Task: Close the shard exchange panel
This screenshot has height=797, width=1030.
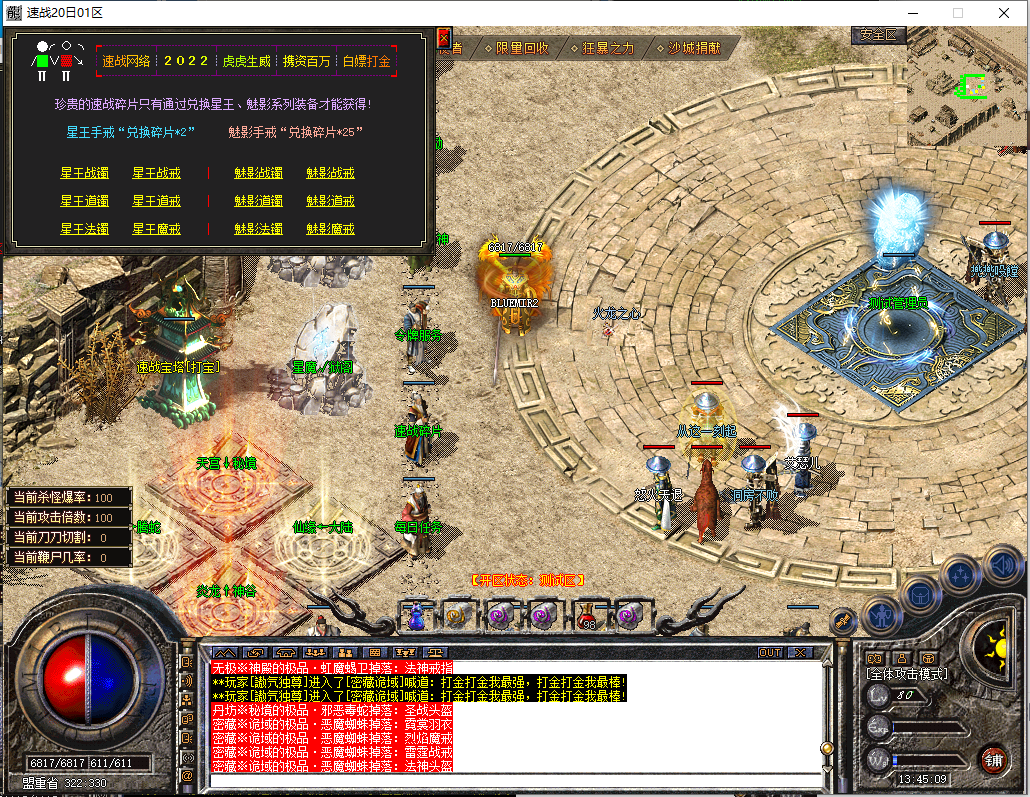Action: point(443,38)
